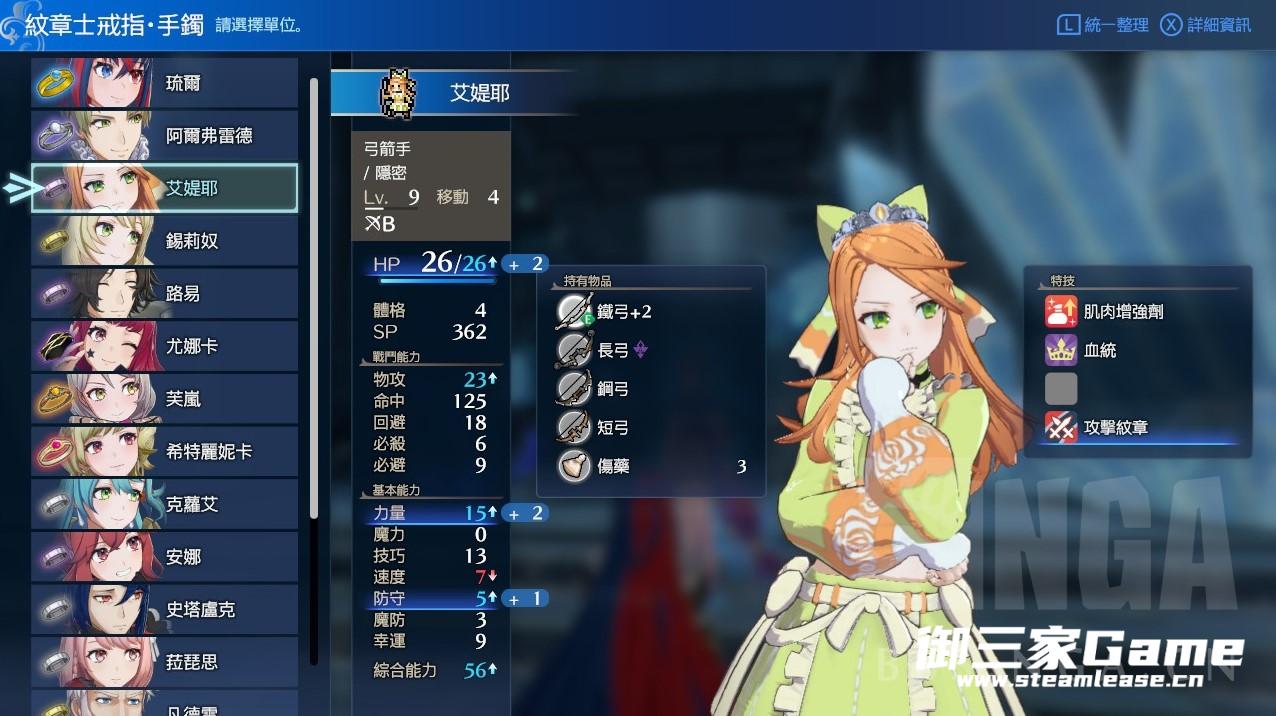1276x716 pixels.
Task: Select the 攻擊紋章 skill entry
Action: 1115,428
